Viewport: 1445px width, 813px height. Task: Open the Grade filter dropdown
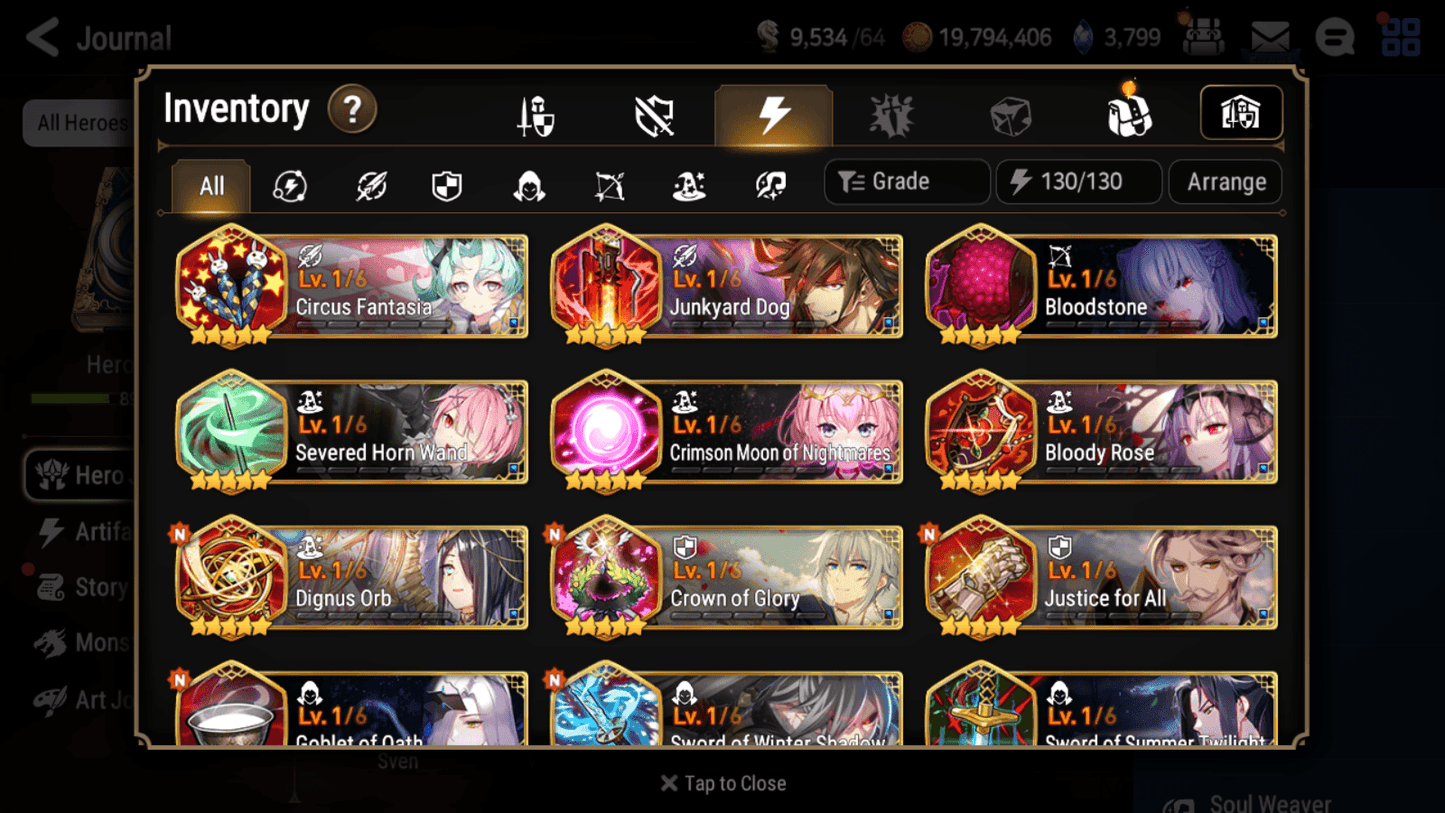(906, 181)
